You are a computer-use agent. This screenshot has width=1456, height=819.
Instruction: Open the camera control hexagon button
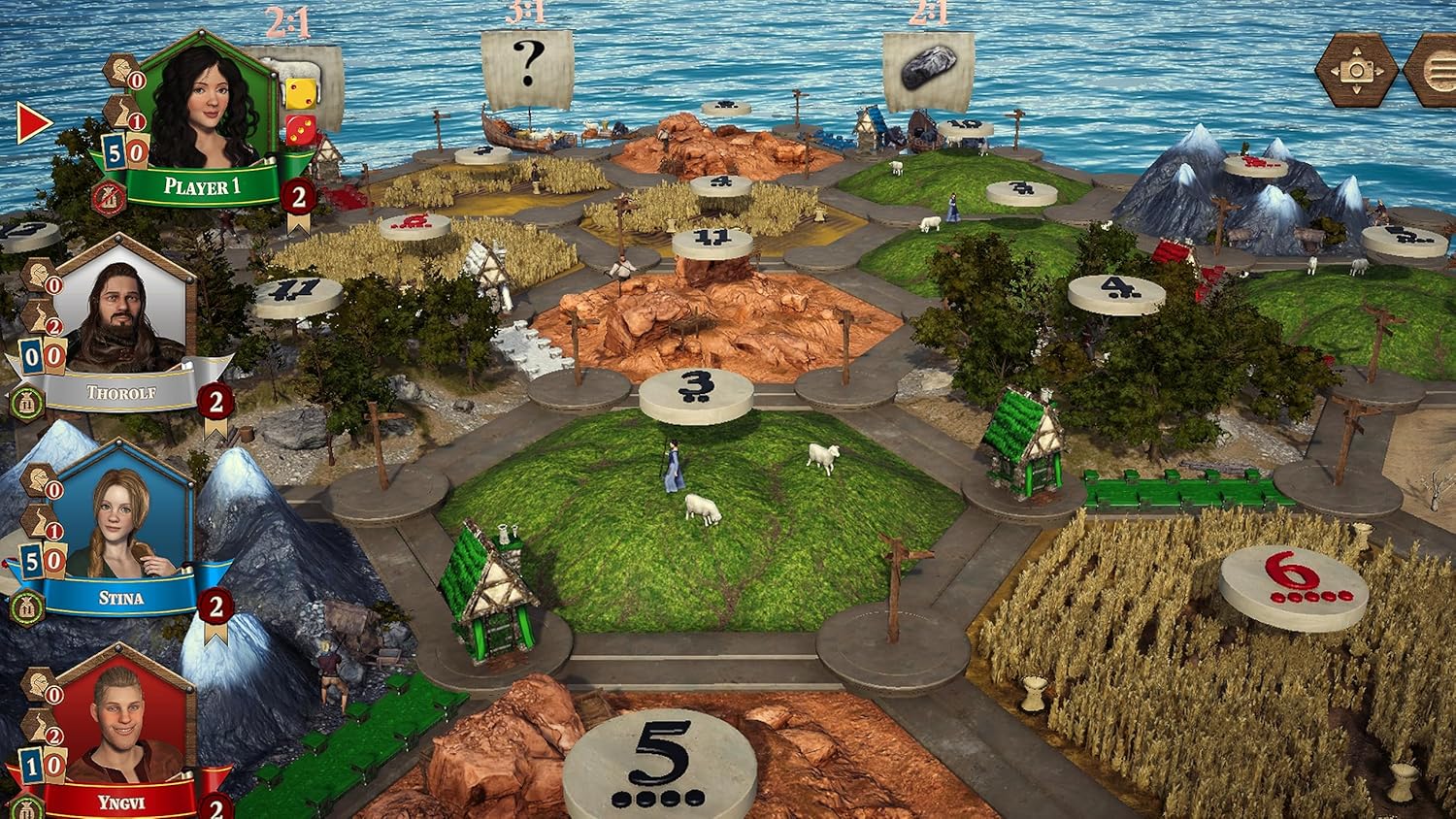pos(1357,70)
